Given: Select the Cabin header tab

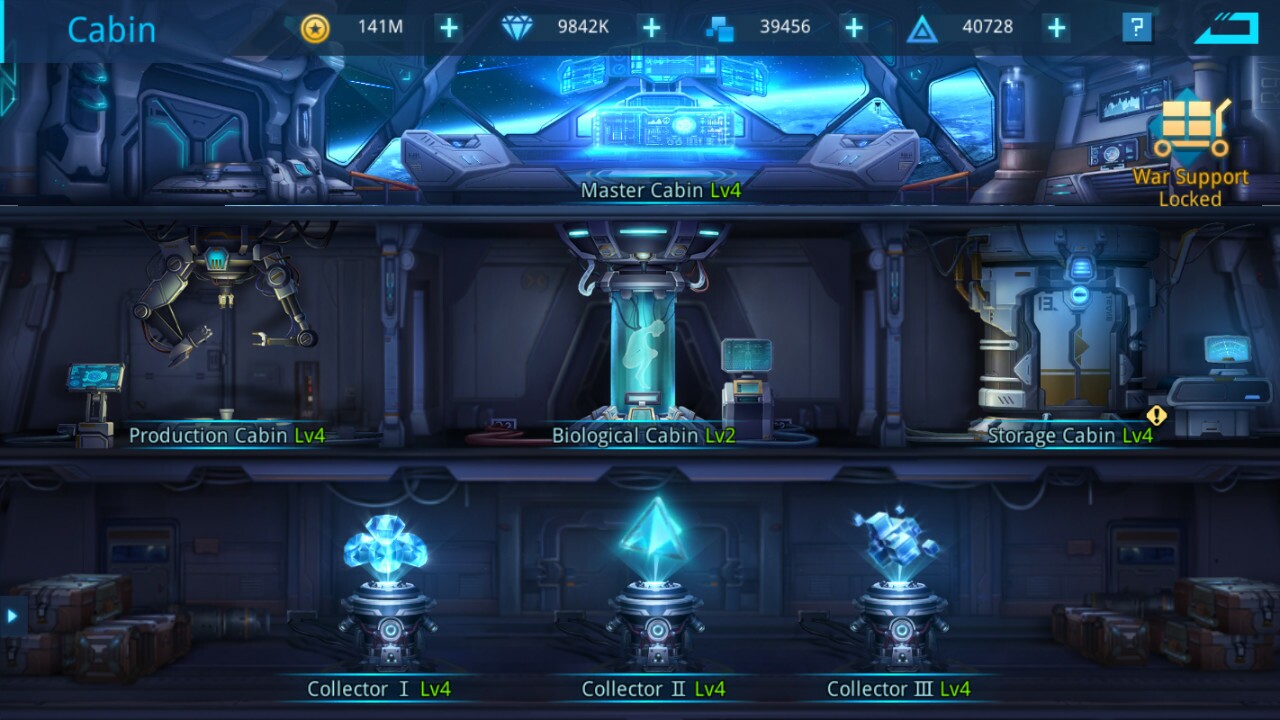Looking at the screenshot, I should 111,30.
